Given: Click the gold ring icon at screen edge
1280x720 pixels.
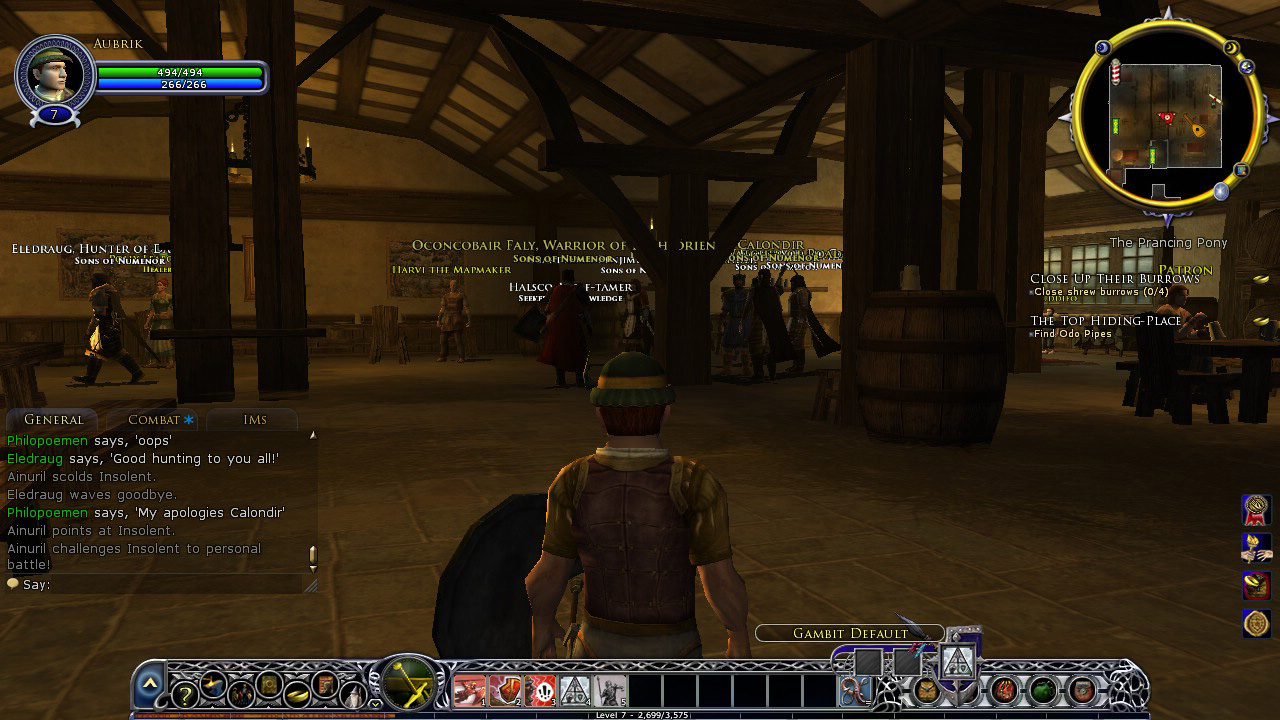Looking at the screenshot, I should [x=1256, y=624].
